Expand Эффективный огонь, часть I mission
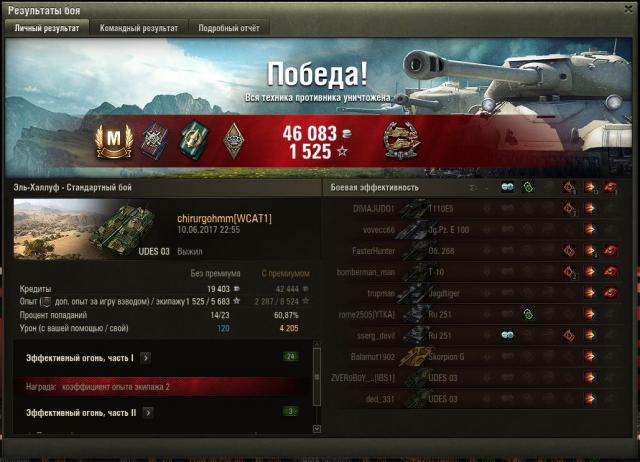The height and width of the screenshot is (462, 640). click(145, 356)
